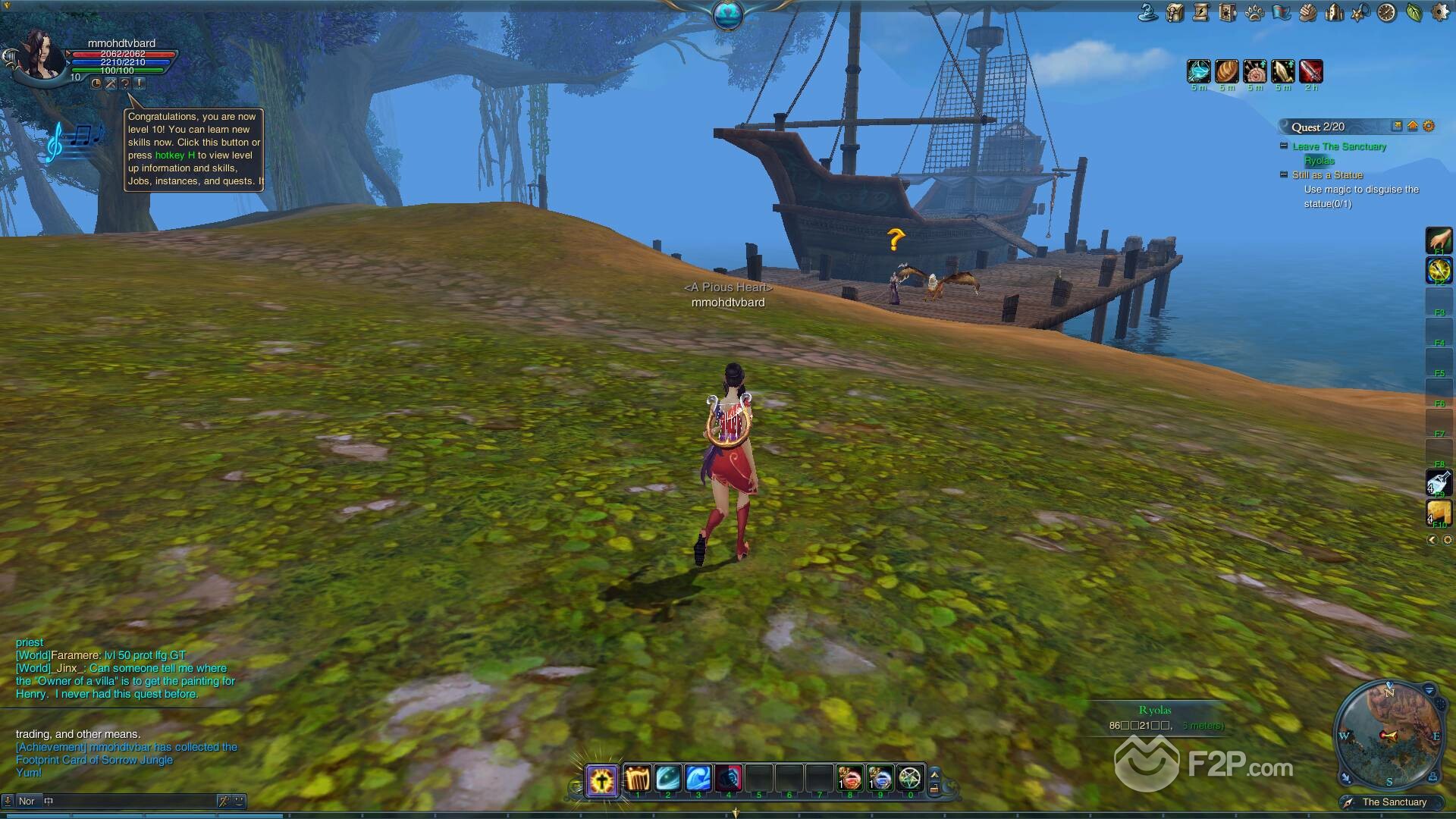Click the chat input box

[129, 801]
